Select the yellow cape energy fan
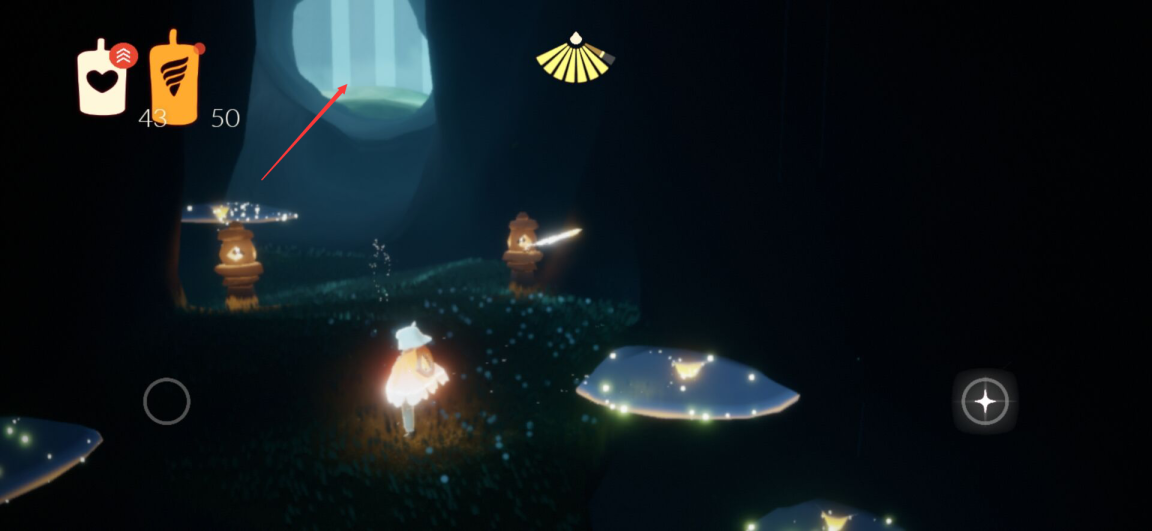The height and width of the screenshot is (531, 1152). pyautogui.click(x=574, y=58)
